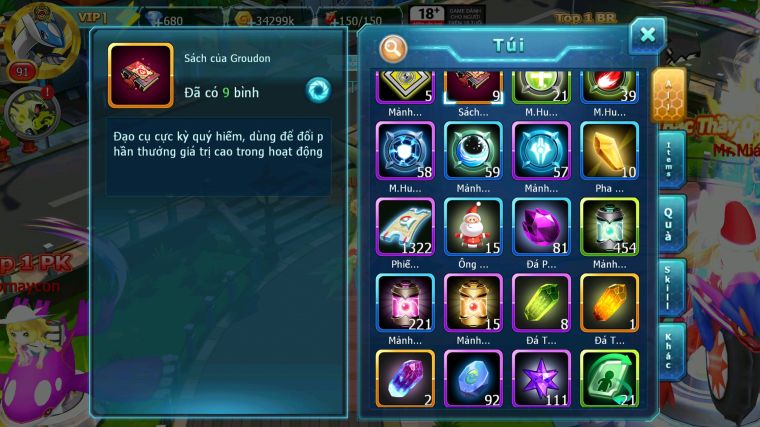Select the orange crystal stone with 1
Viewport: 760px width, 427px height.
(609, 302)
